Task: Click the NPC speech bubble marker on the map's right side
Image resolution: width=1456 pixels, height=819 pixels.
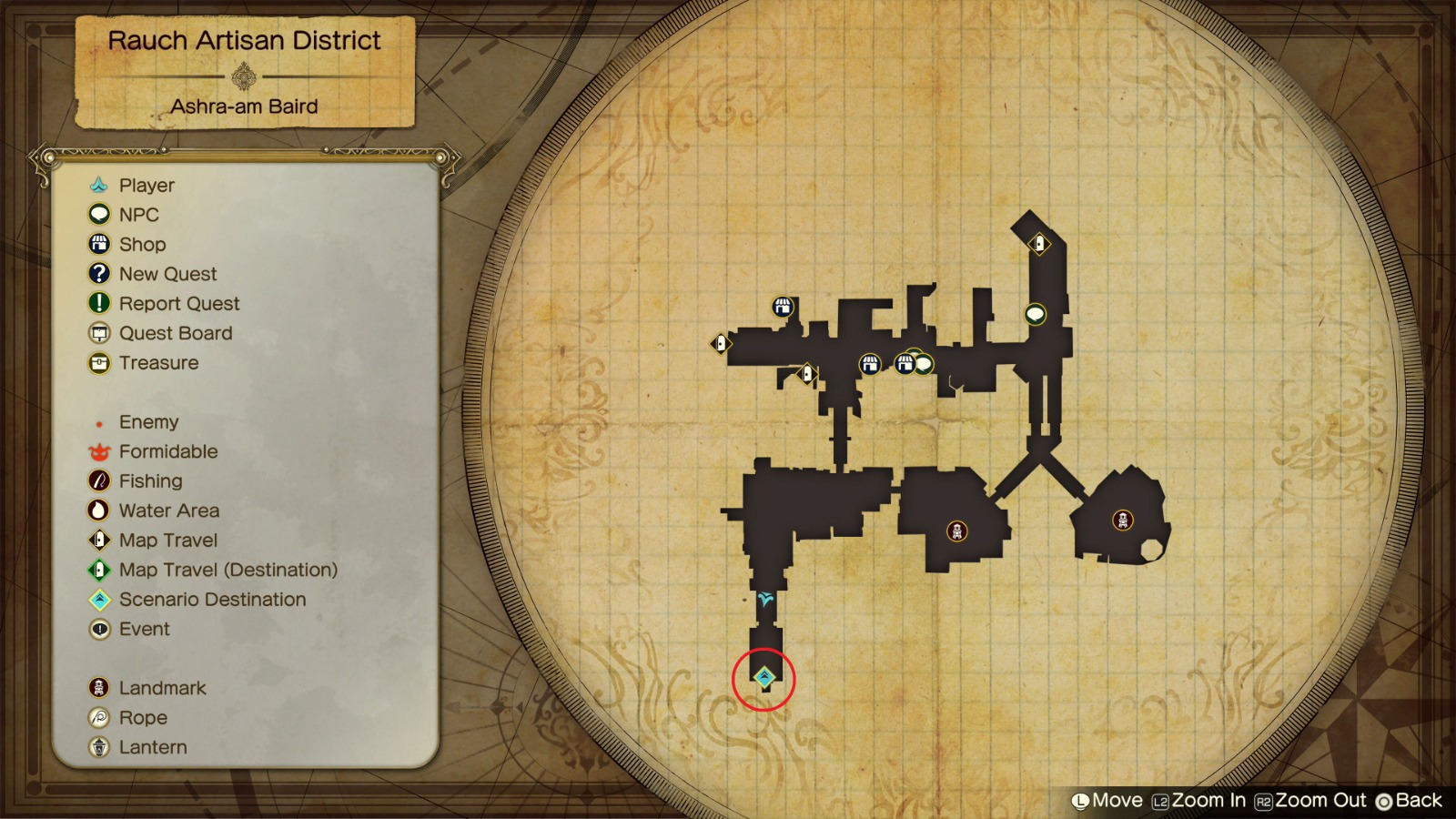Action: (x=1036, y=312)
